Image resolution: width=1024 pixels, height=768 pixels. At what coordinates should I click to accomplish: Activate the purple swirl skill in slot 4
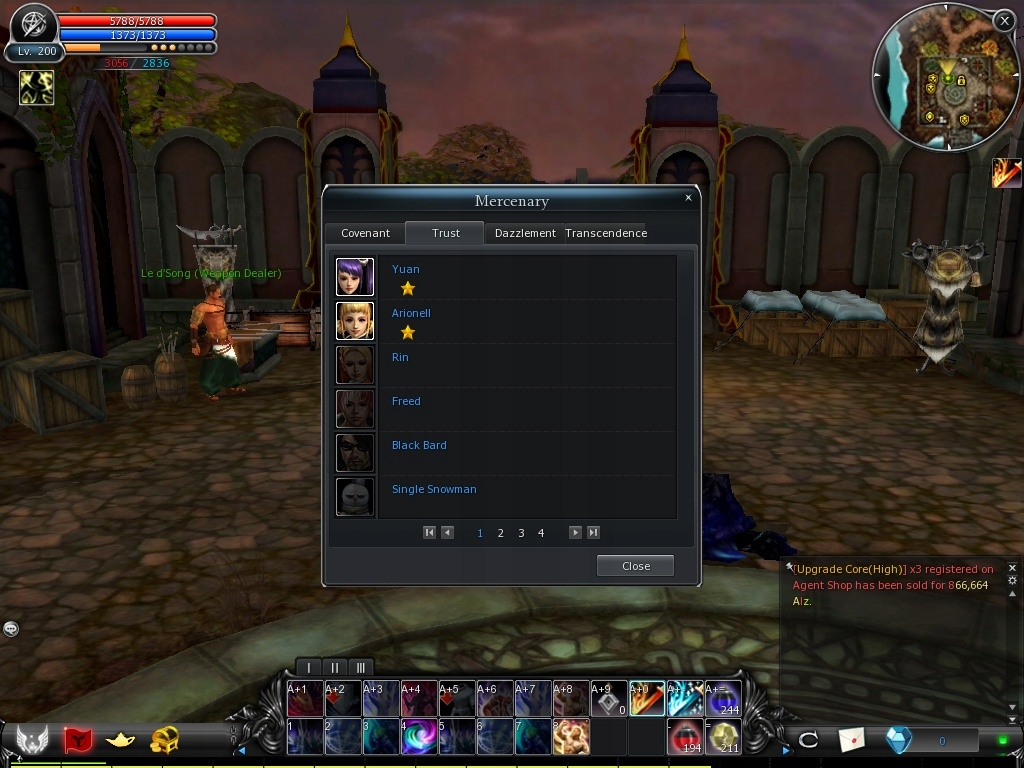pos(419,738)
